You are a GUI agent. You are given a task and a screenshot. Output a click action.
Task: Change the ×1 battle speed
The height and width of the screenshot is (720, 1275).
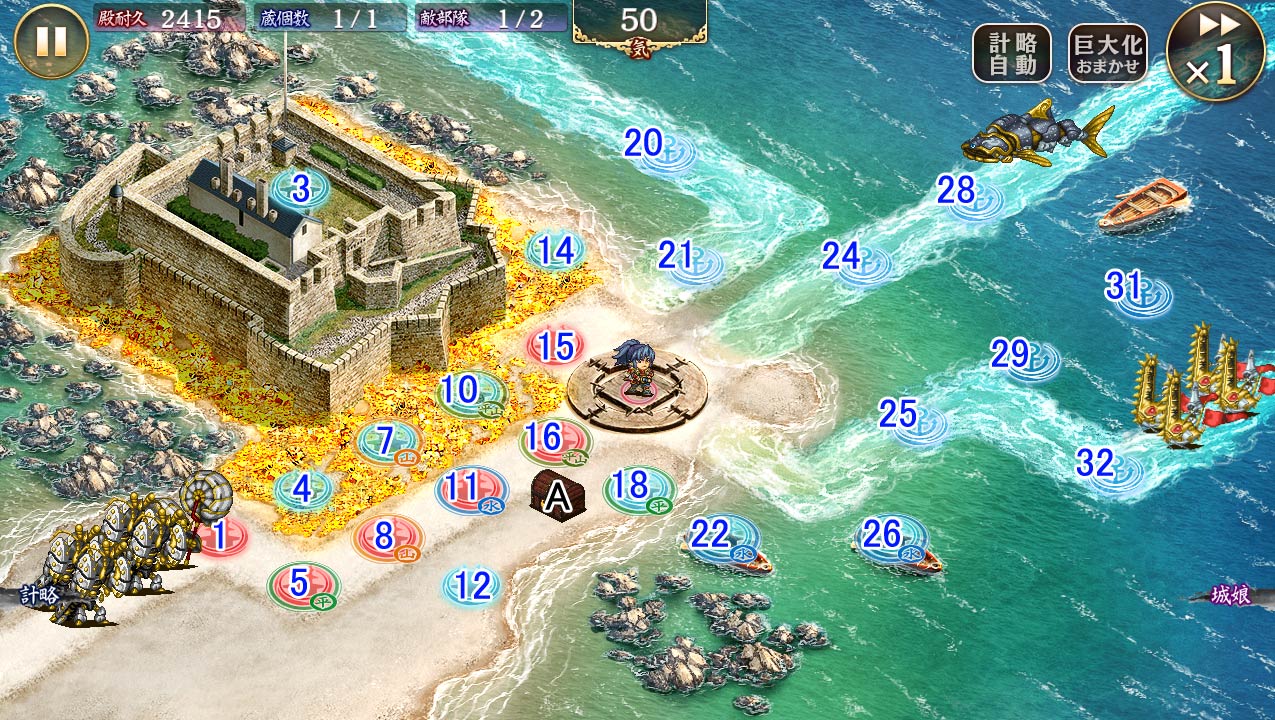pos(1215,52)
